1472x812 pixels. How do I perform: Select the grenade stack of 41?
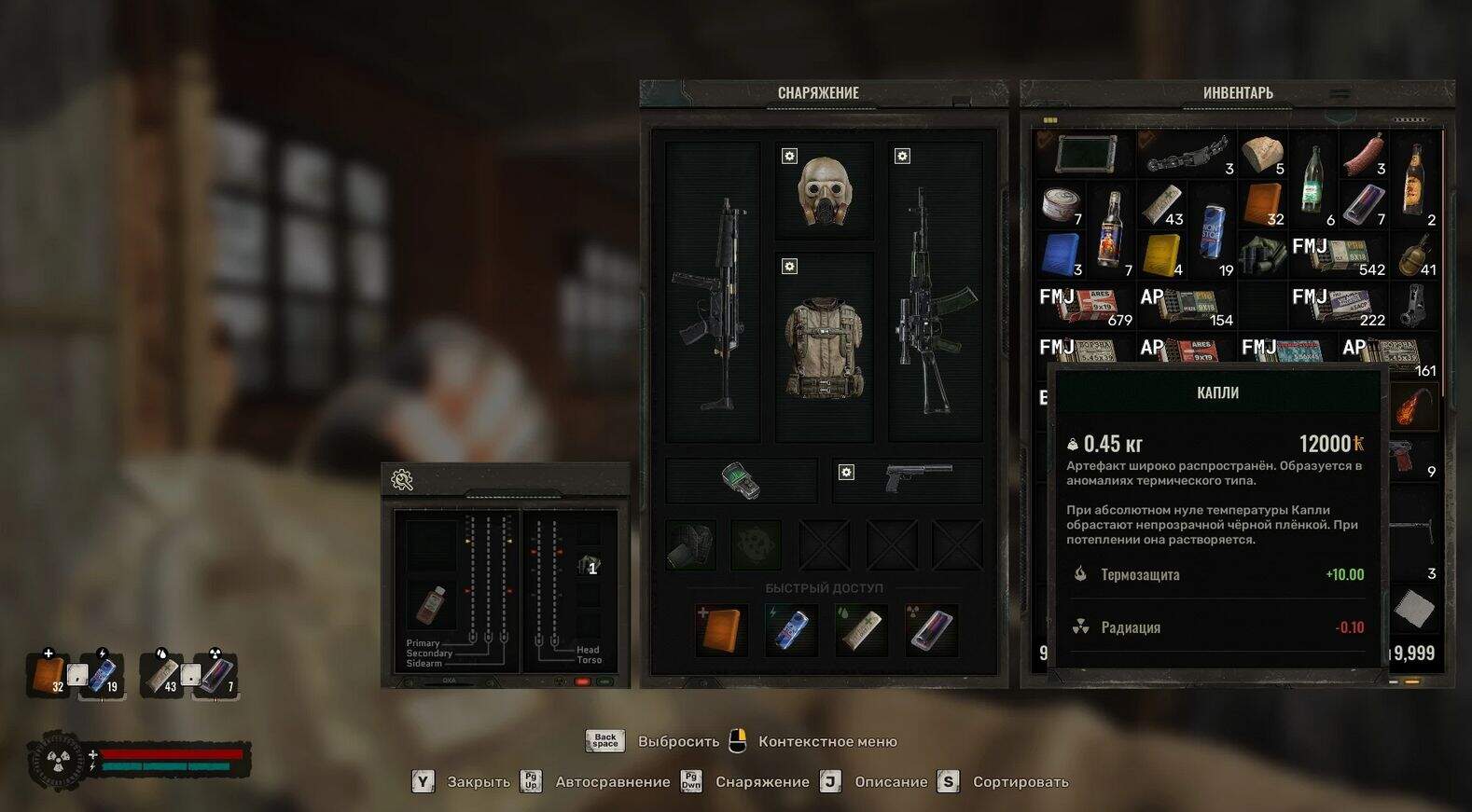click(x=1414, y=255)
